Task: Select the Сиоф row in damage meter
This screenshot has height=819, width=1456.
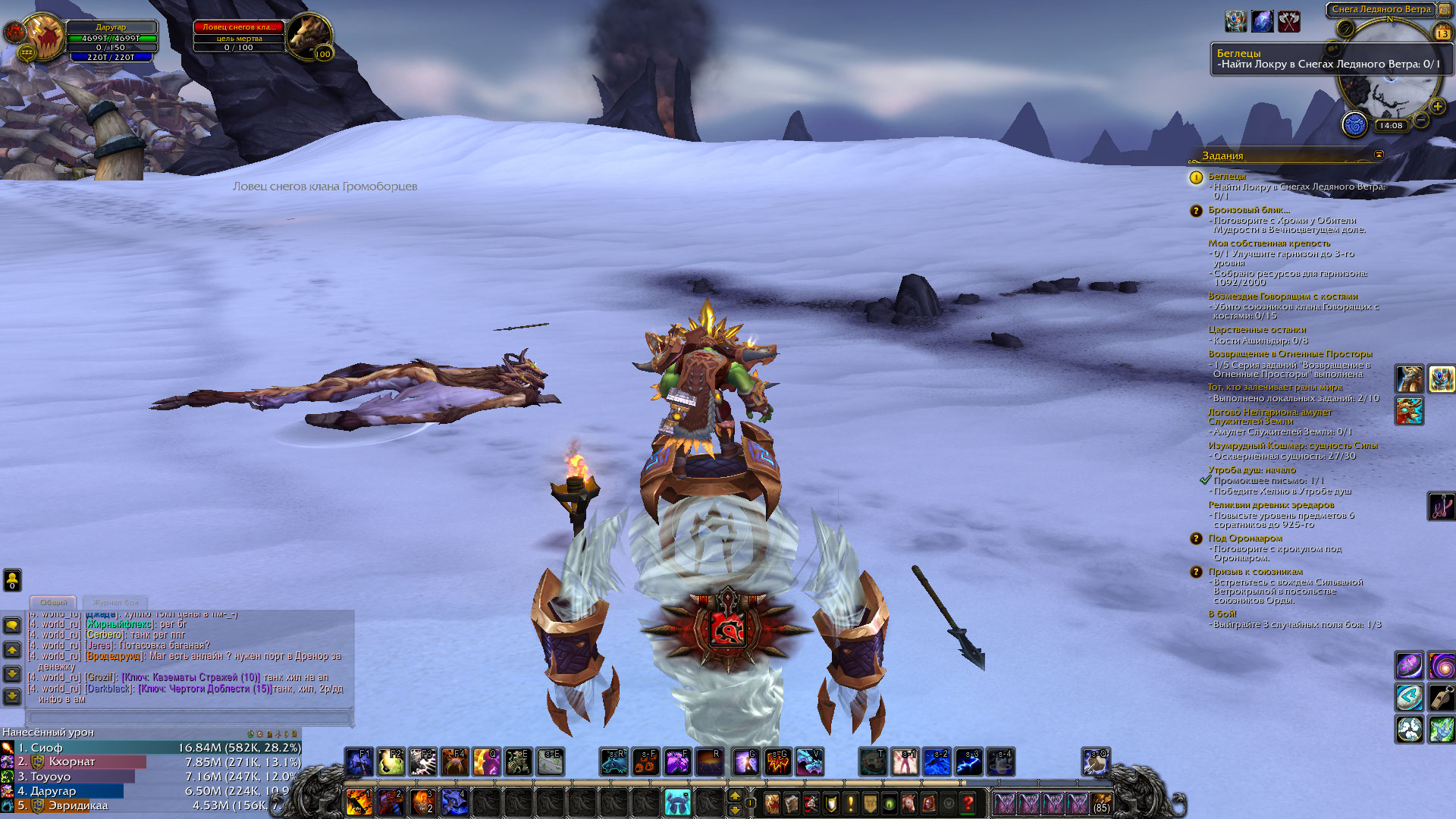Action: click(x=152, y=748)
